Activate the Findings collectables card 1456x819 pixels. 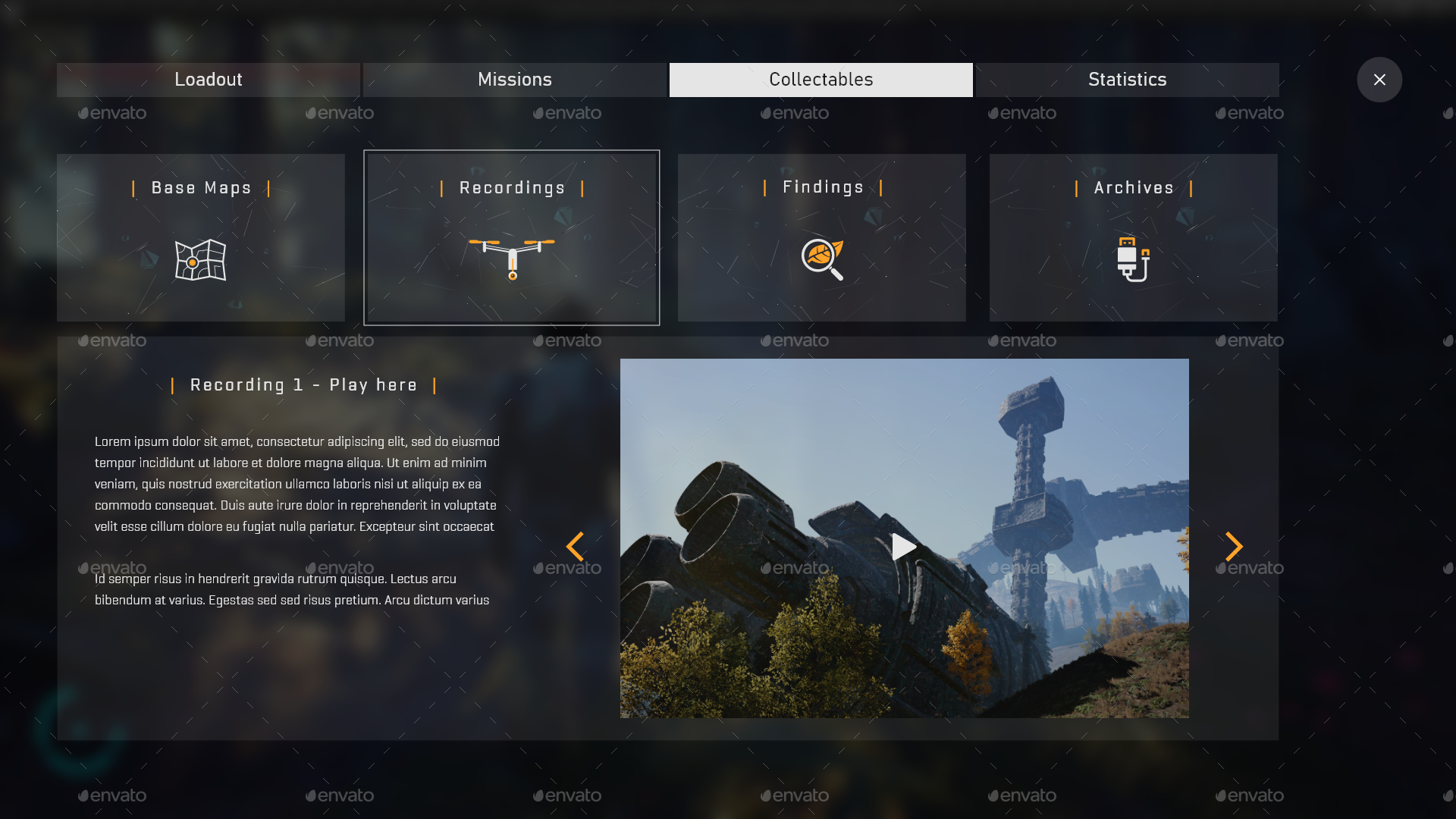pyautogui.click(x=821, y=237)
